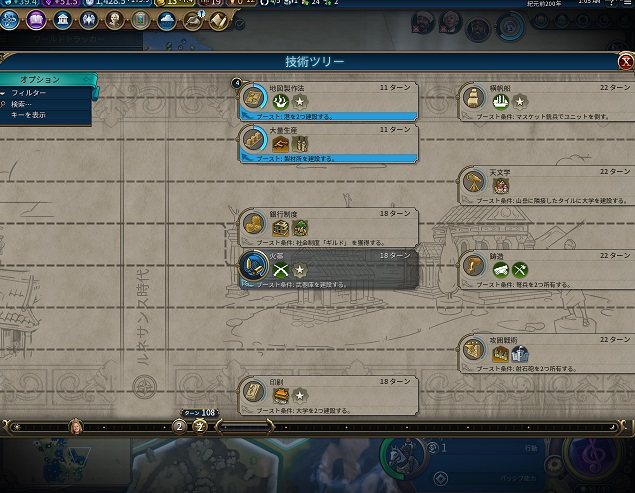Viewport: 635px width, 493px height.
Task: Open the government building icon
Action: [63, 18]
